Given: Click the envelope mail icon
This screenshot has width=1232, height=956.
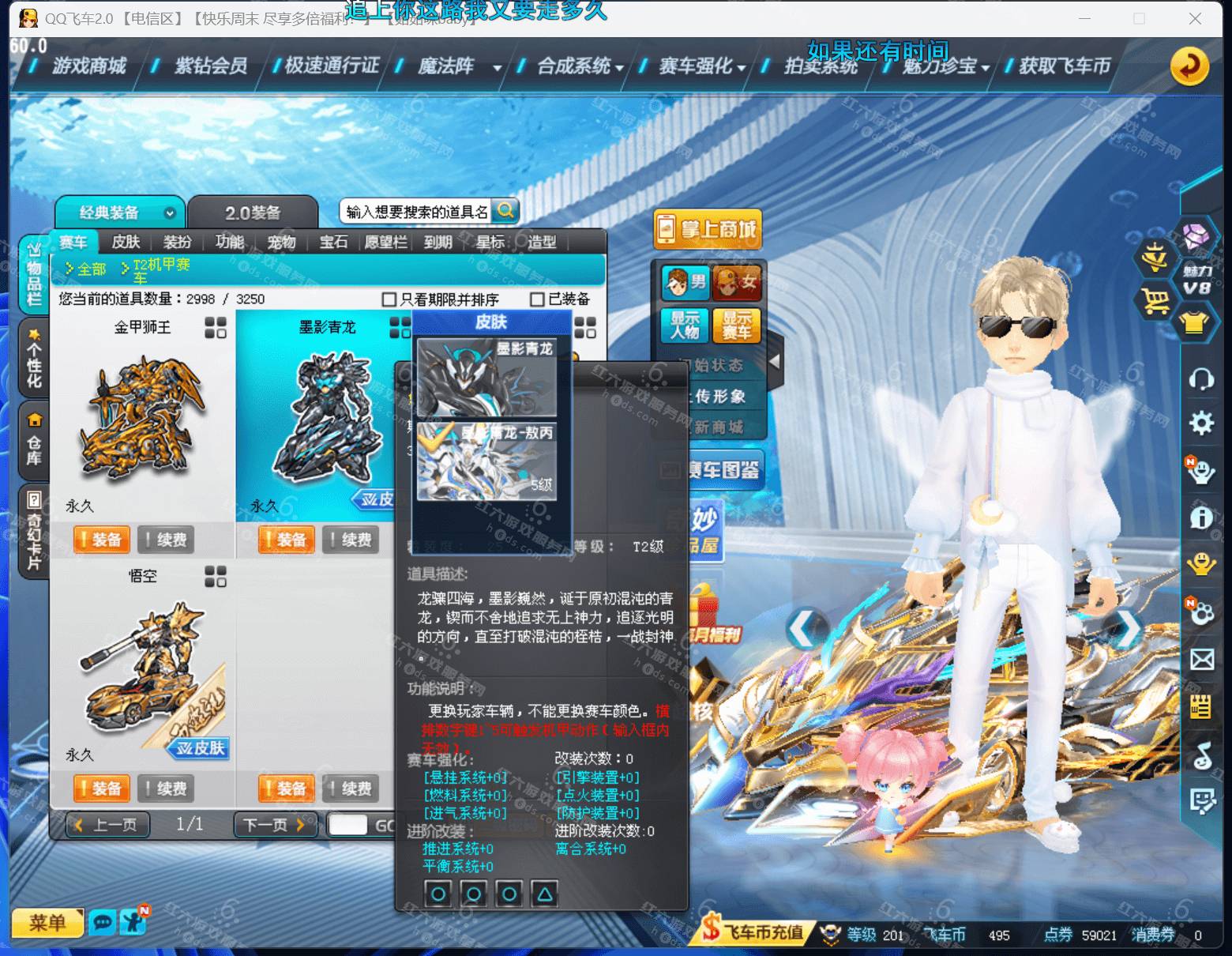Looking at the screenshot, I should pyautogui.click(x=1202, y=658).
